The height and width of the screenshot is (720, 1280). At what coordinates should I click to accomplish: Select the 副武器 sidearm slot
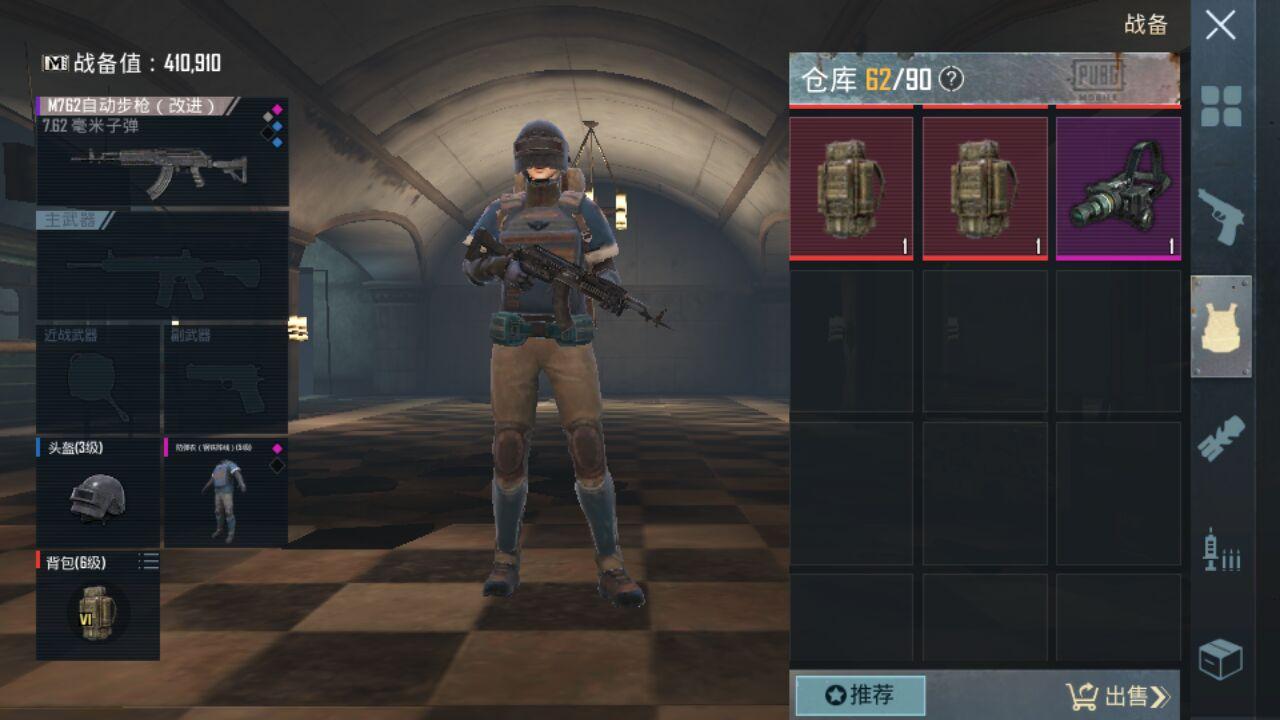pyautogui.click(x=226, y=378)
